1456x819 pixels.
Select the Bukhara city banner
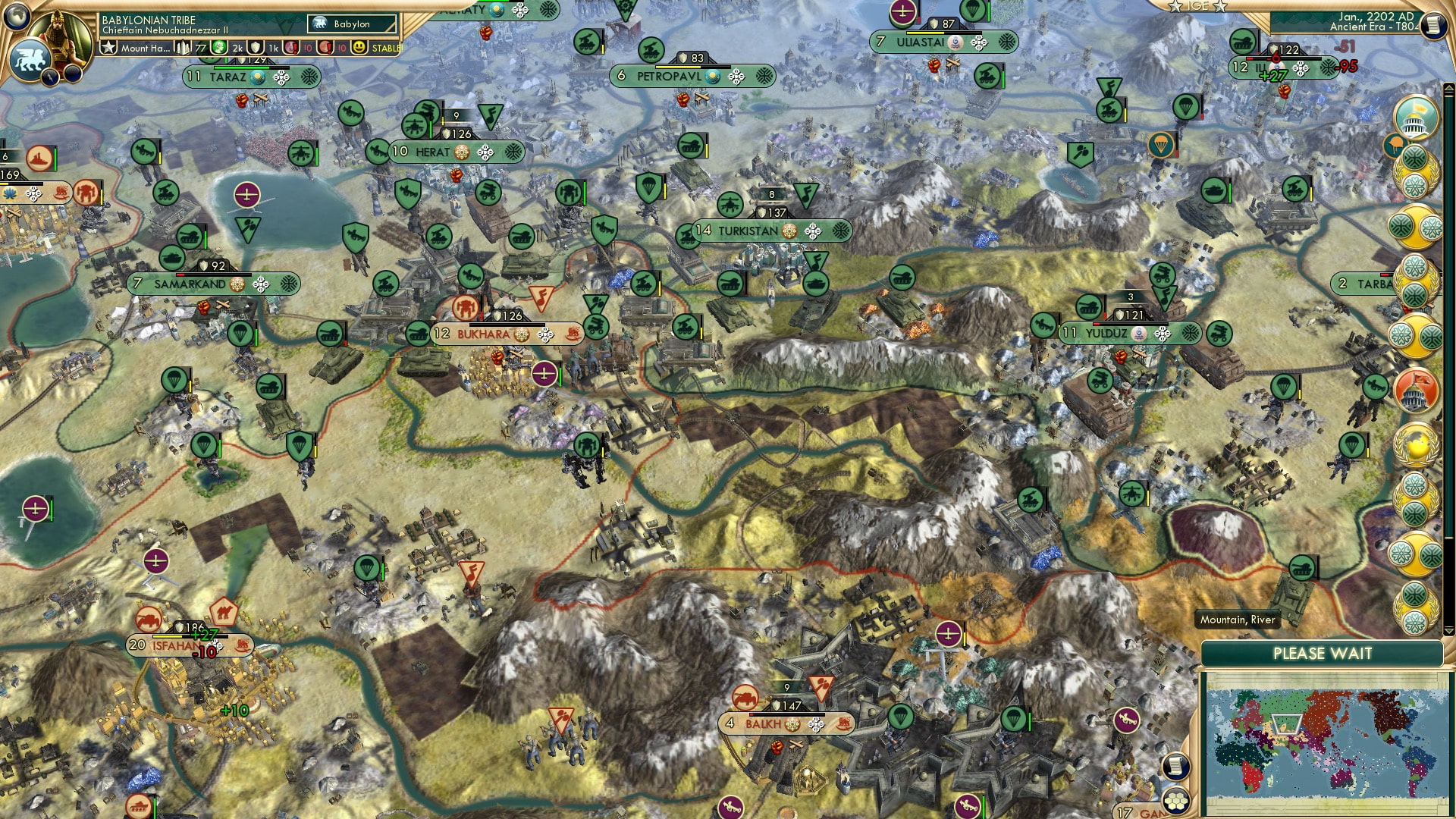click(x=493, y=334)
